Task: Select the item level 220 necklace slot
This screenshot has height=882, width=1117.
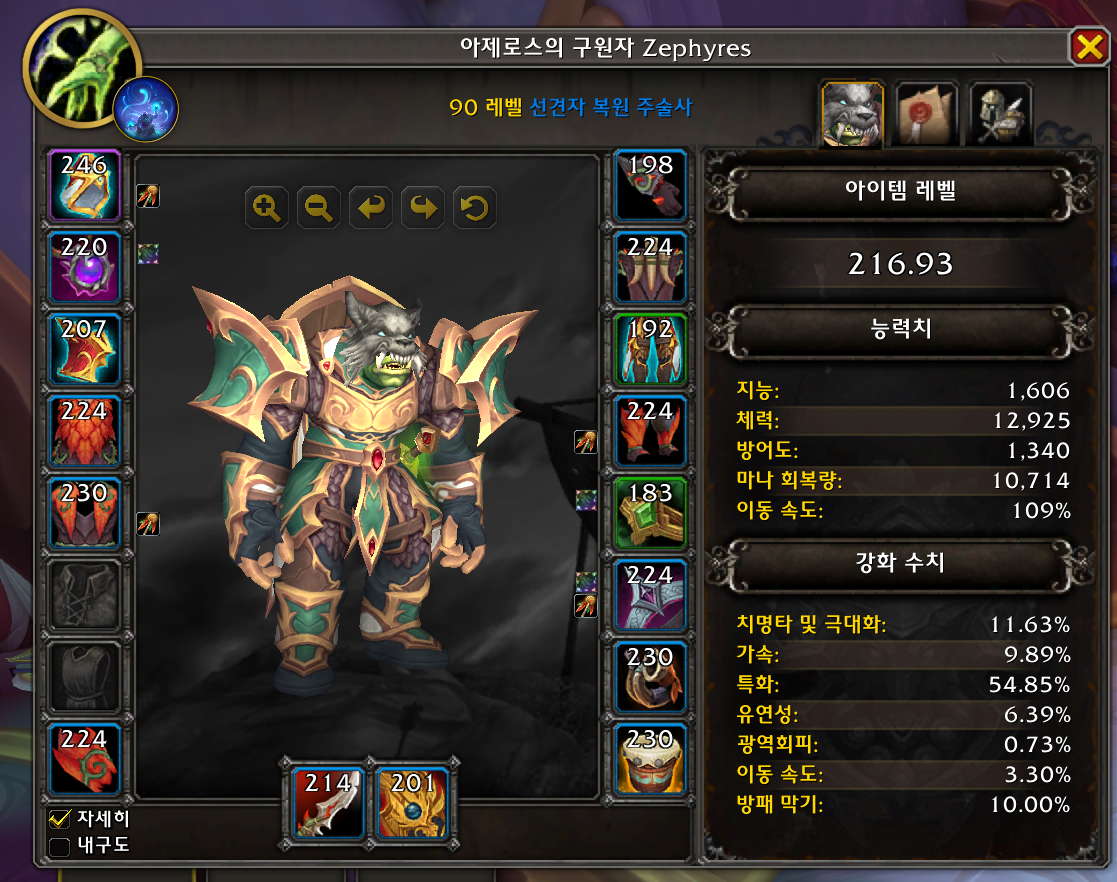Action: tap(84, 267)
